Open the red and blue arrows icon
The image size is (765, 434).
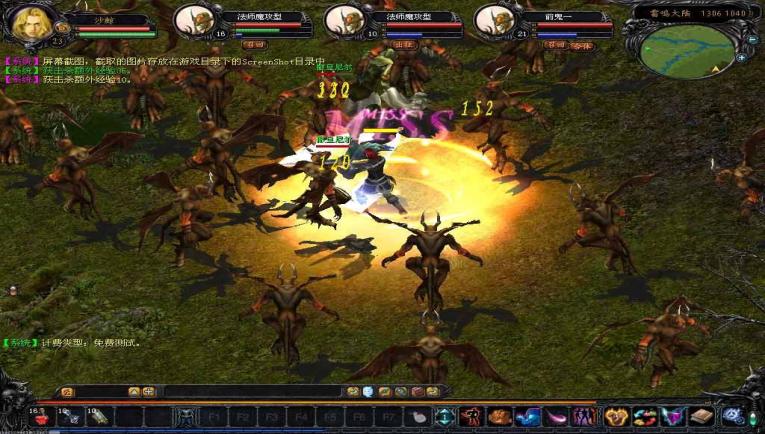tap(645, 416)
